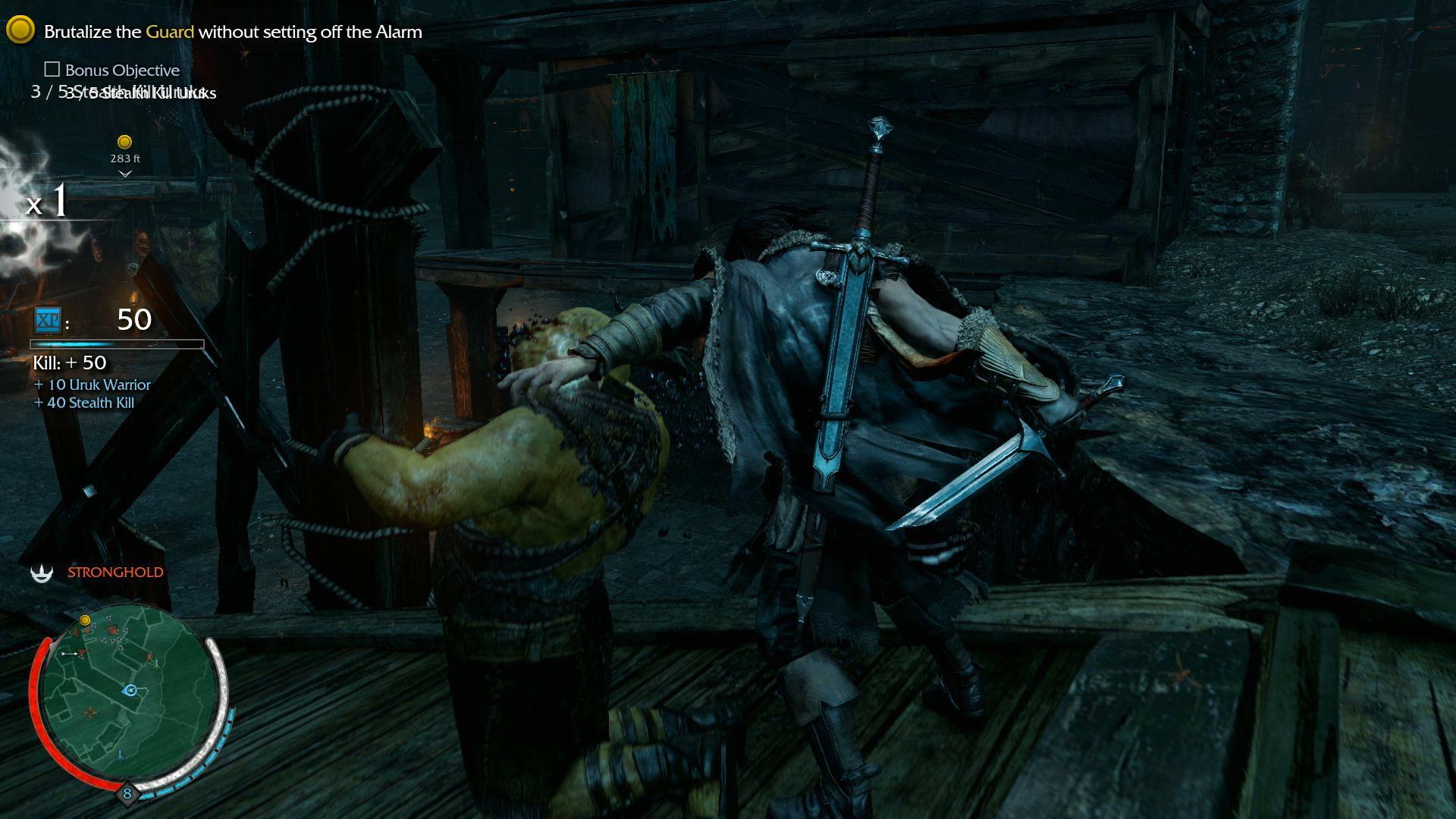Screen dimensions: 1456x819
Task: Click the yellow waypoint marker above 283 ft
Action: 124,140
